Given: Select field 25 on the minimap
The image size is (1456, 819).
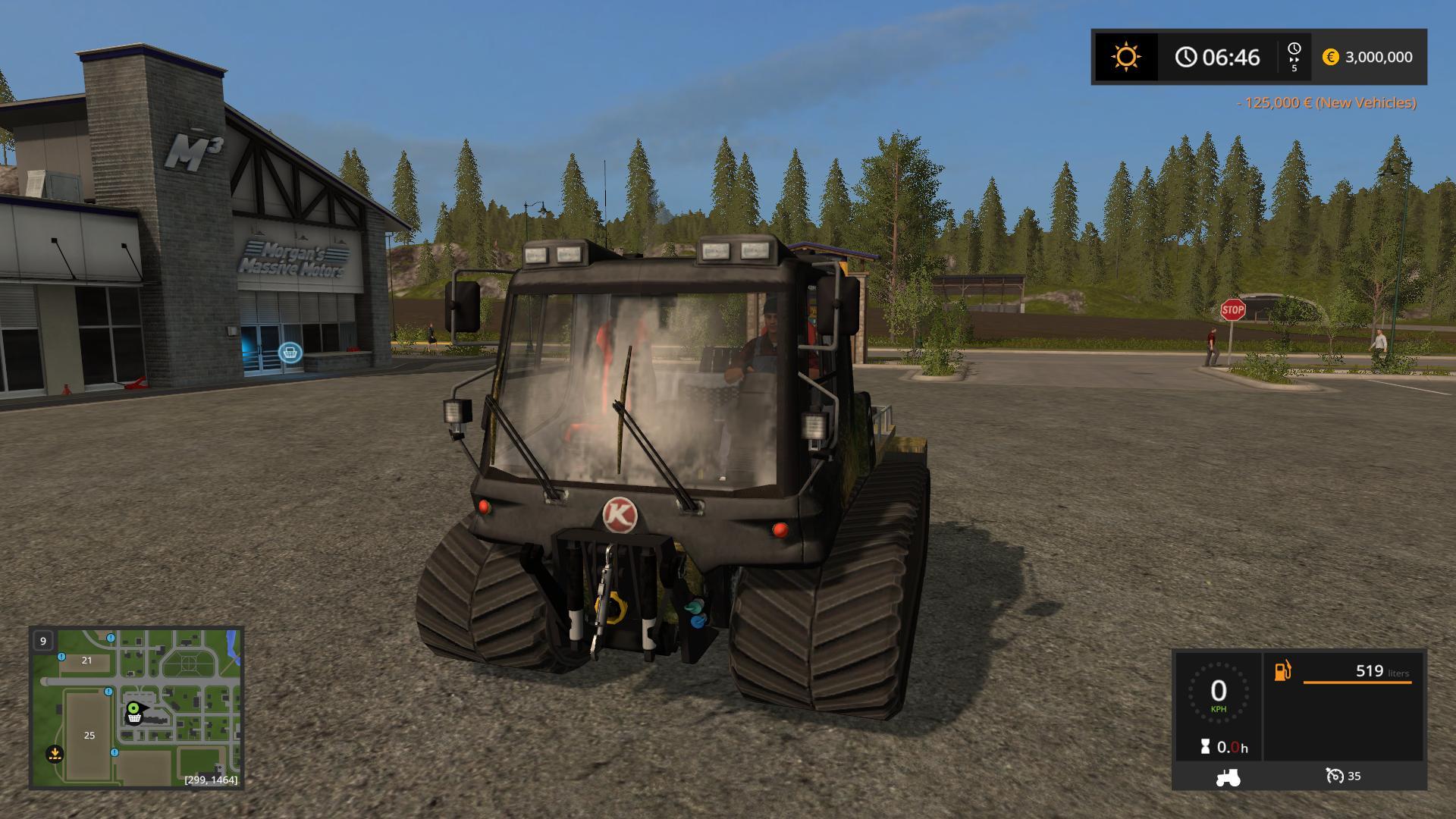Looking at the screenshot, I should pos(89,735).
